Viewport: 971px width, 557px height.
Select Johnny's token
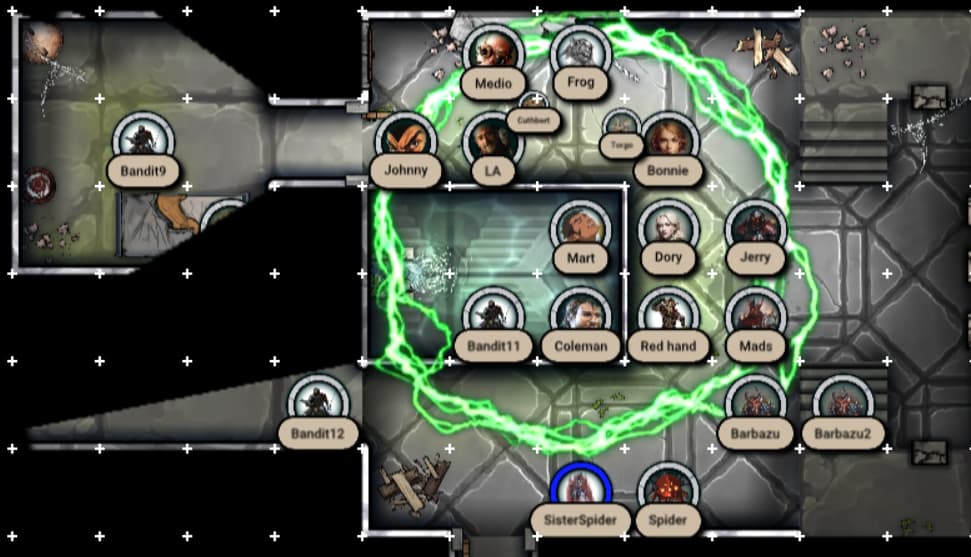point(405,141)
